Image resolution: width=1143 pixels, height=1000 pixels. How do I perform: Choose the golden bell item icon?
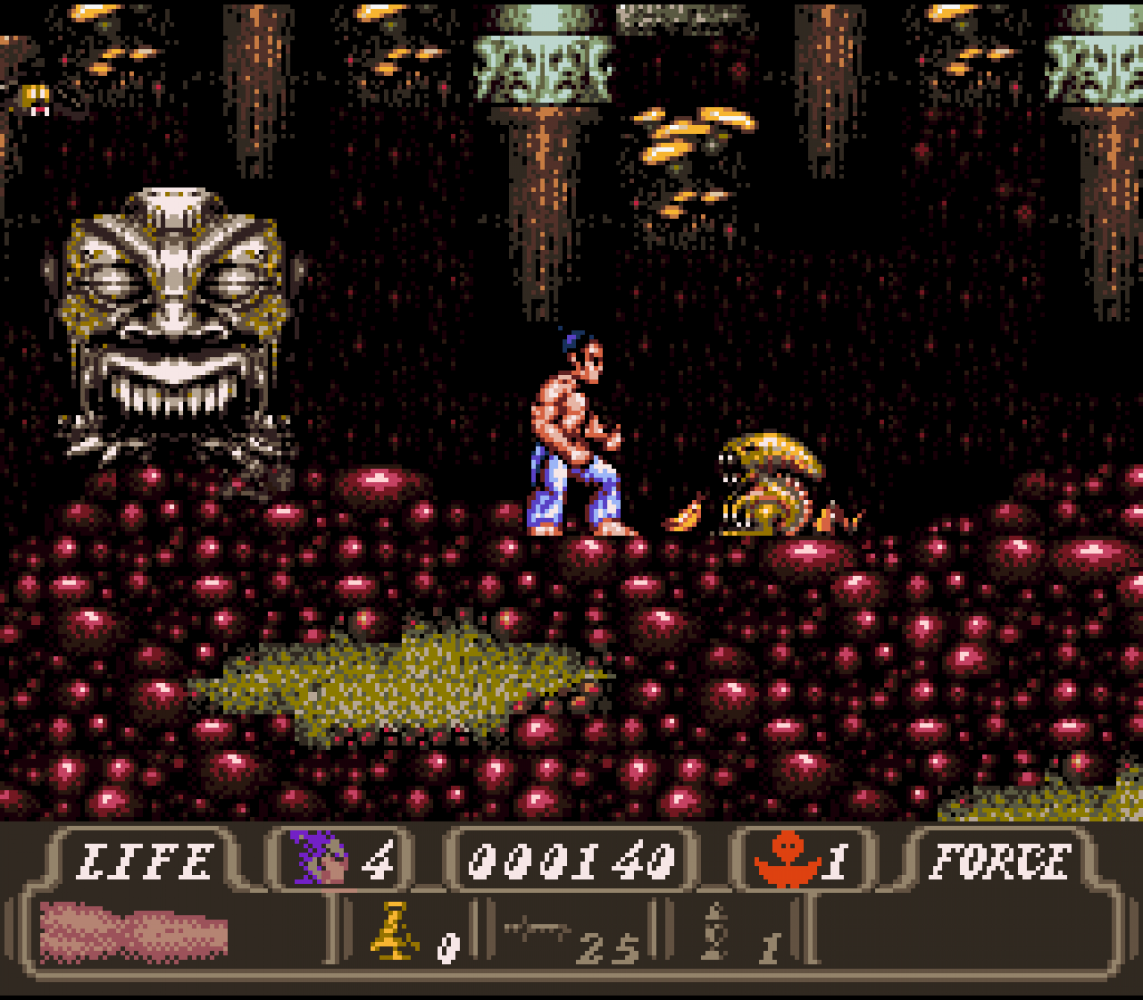[395, 932]
